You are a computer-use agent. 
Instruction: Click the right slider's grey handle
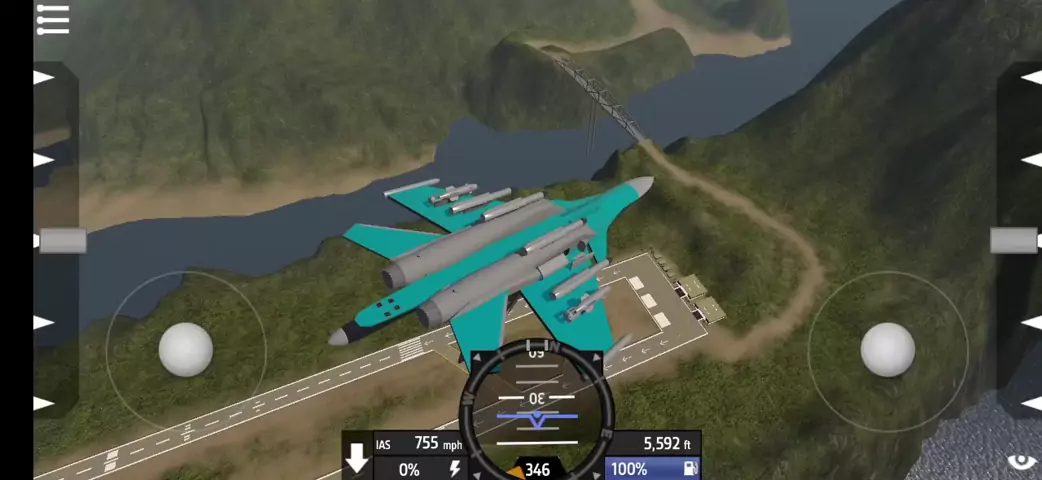[1014, 240]
